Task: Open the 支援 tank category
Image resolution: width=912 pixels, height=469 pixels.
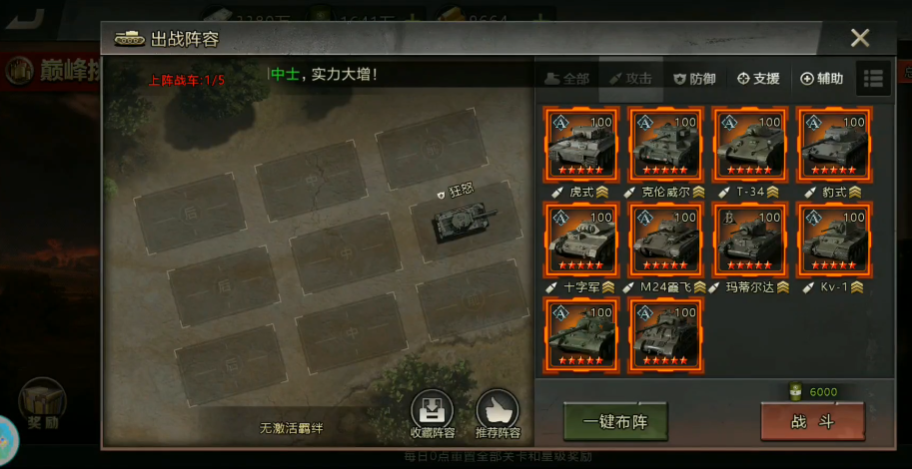Action: (758, 78)
